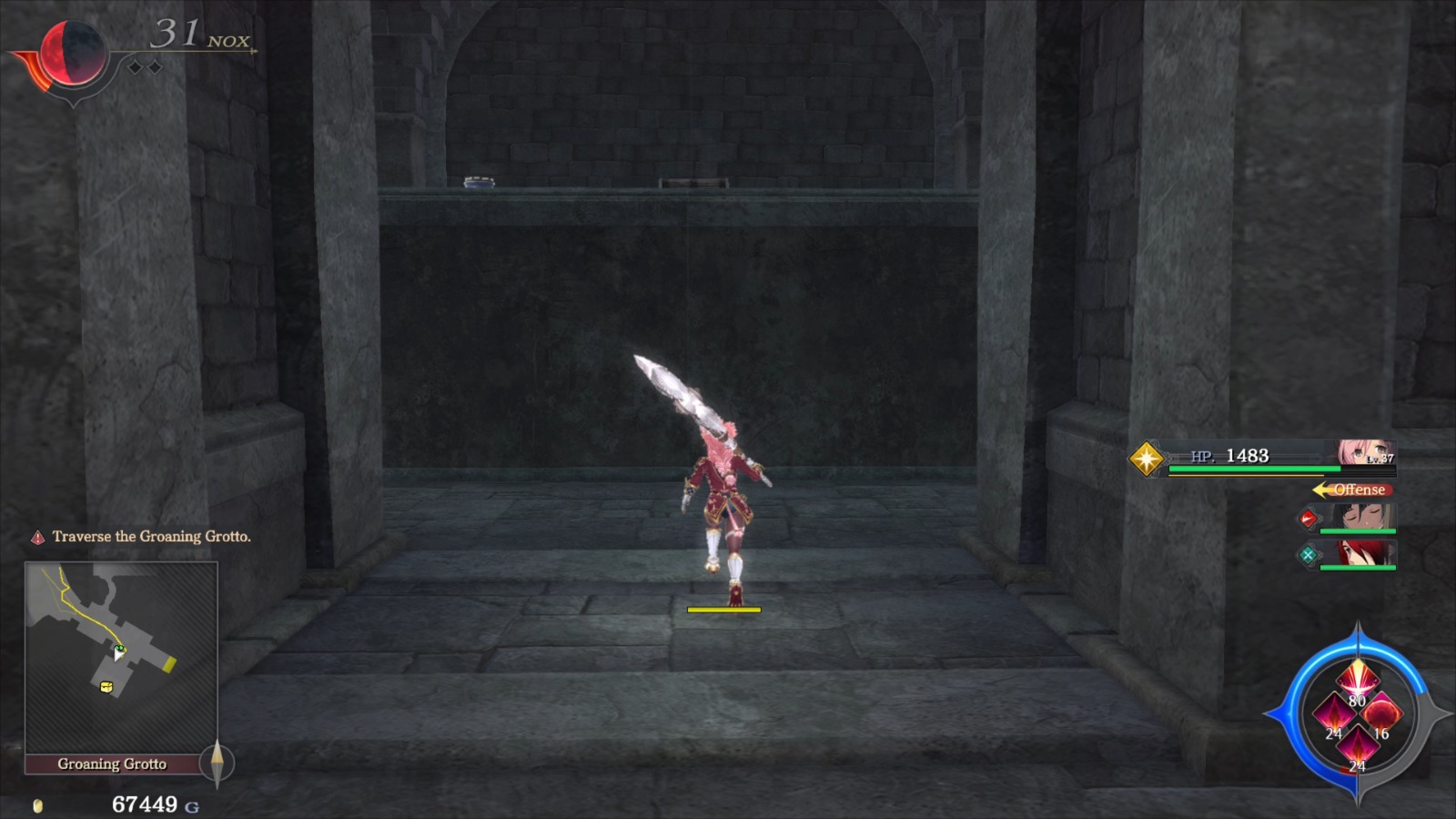Select the bottom skill icon costing 24
The height and width of the screenshot is (819, 1456).
(1359, 745)
